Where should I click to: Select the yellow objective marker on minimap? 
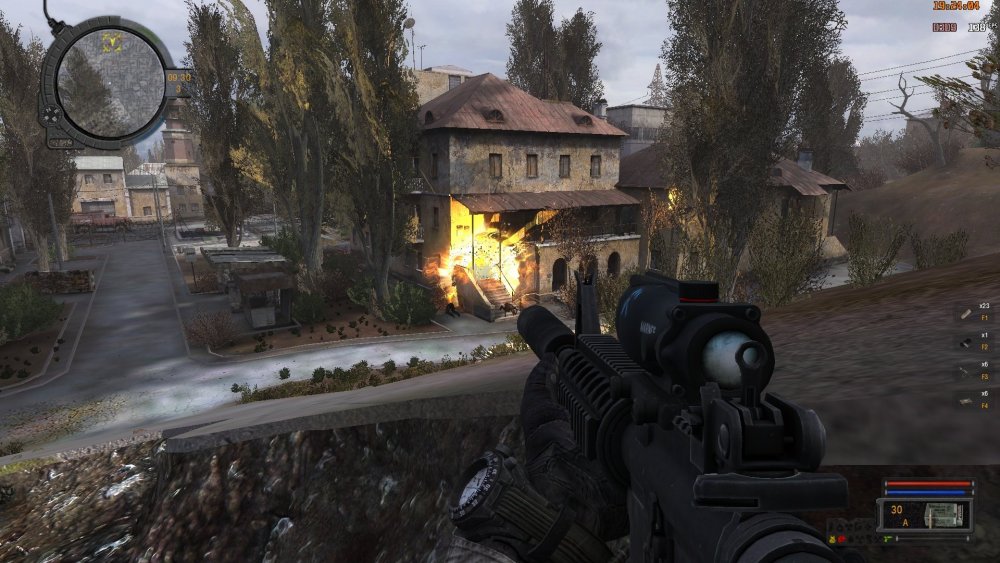click(112, 42)
